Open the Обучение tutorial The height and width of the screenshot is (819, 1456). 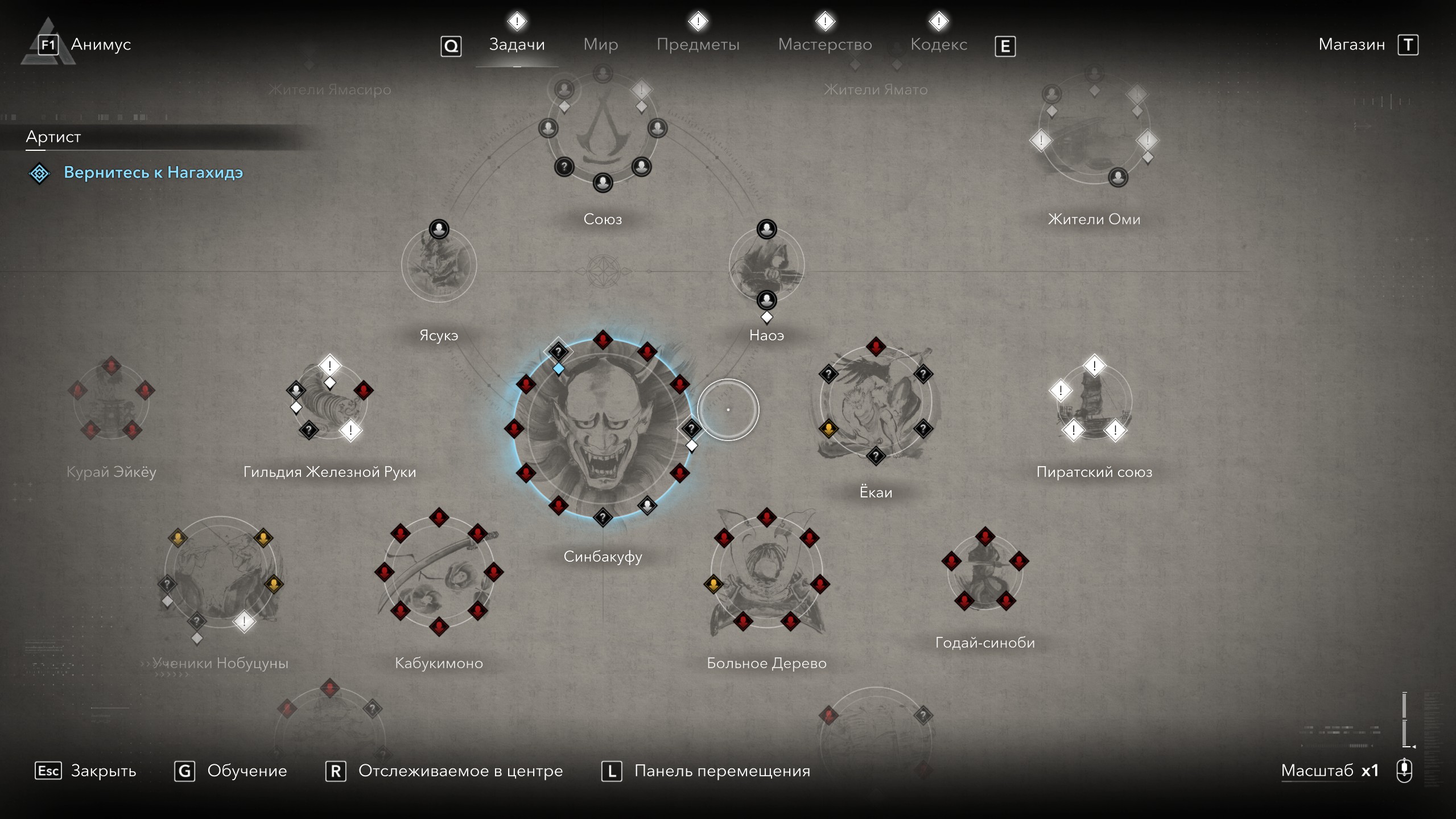pos(246,771)
